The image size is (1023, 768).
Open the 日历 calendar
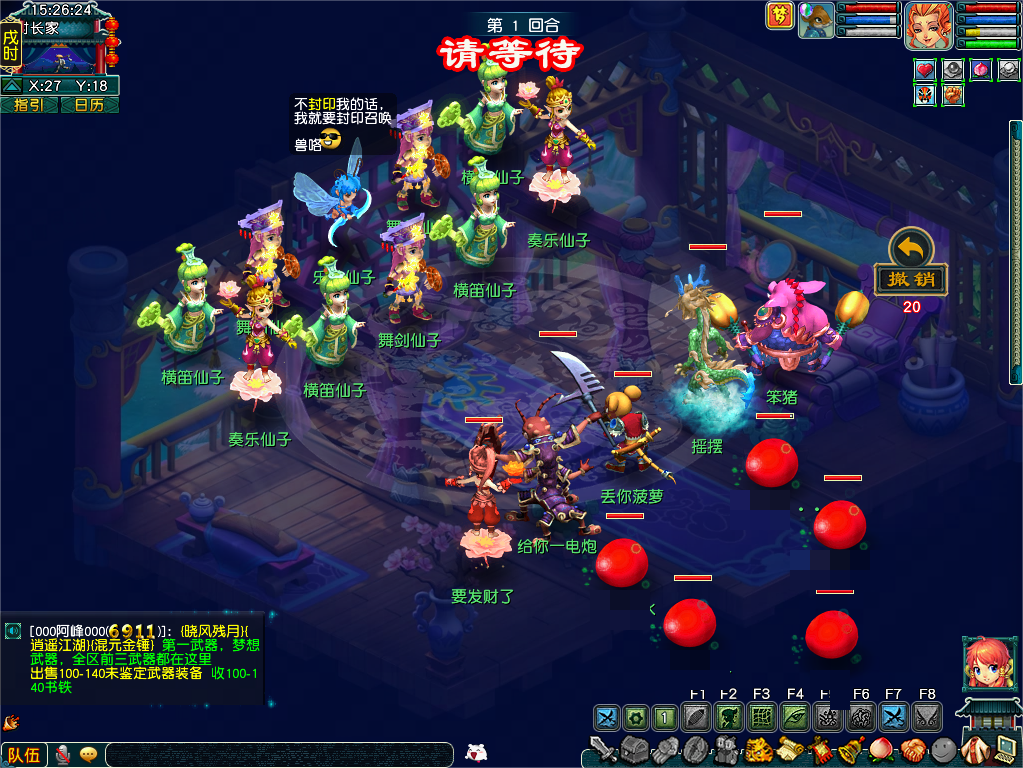89,104
